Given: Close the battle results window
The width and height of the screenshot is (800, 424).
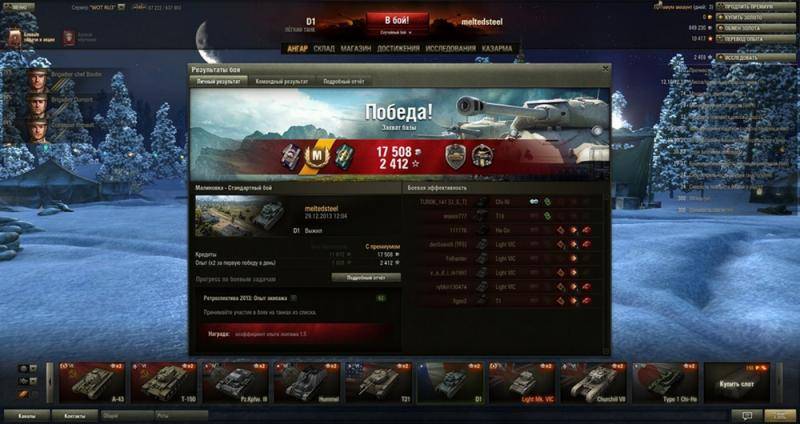Looking at the screenshot, I should [x=603, y=68].
